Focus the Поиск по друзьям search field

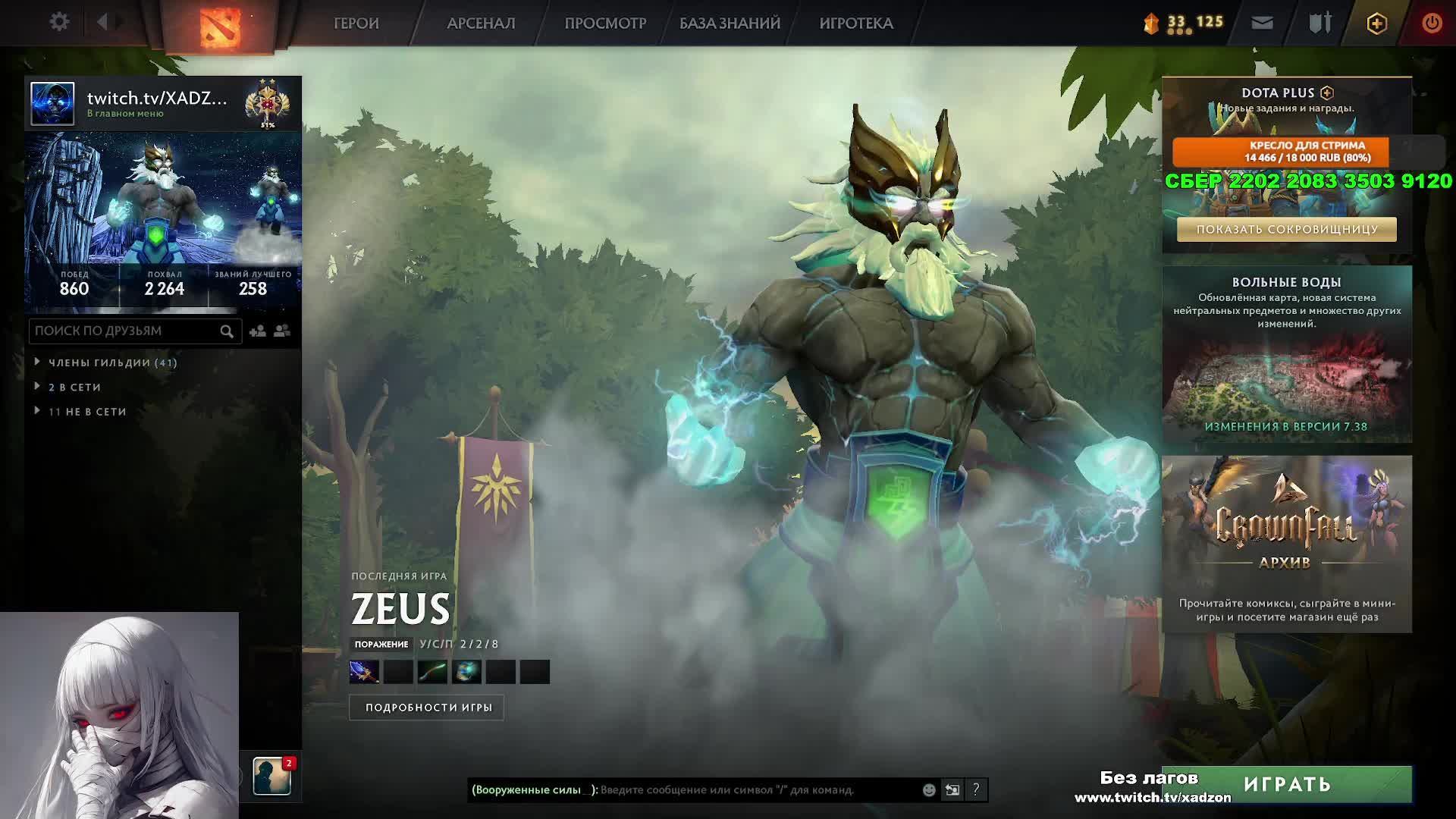pos(125,331)
